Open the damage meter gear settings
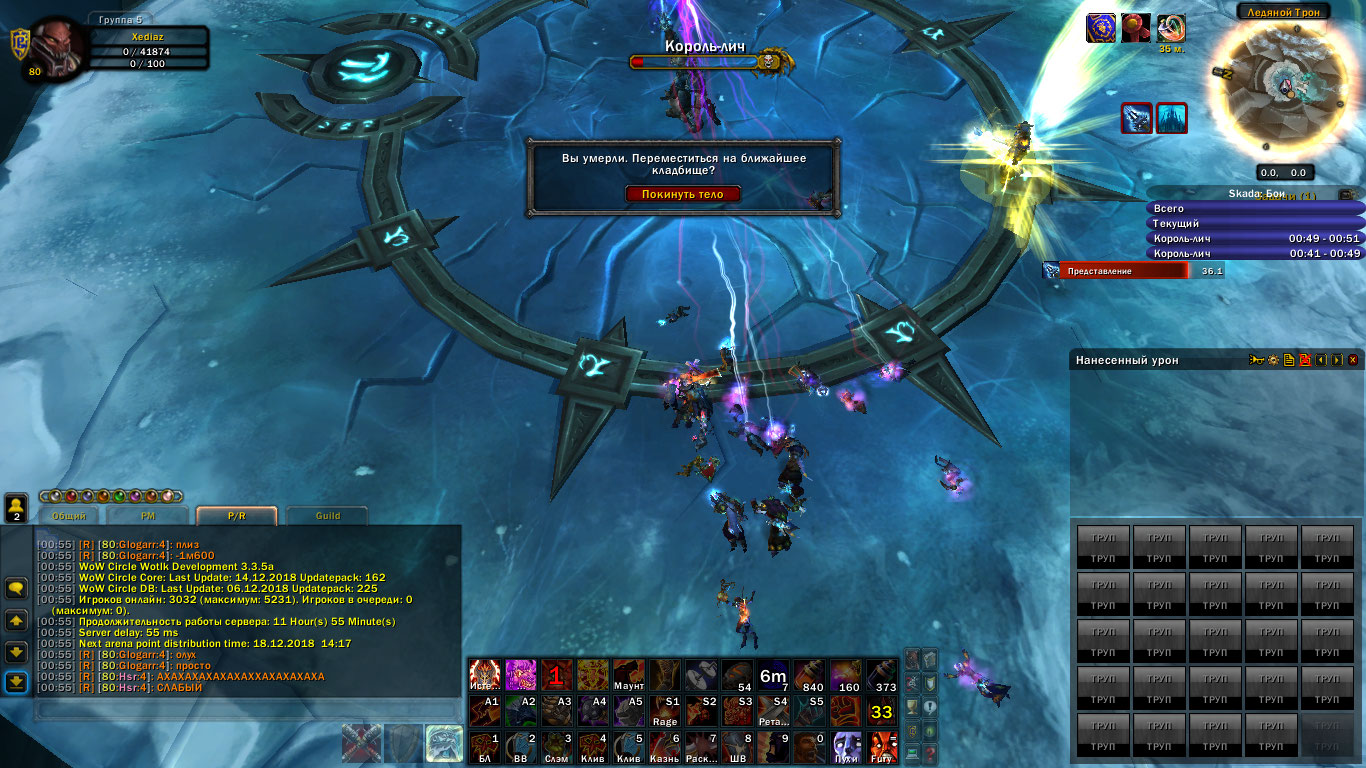This screenshot has width=1366, height=768. tap(1274, 360)
